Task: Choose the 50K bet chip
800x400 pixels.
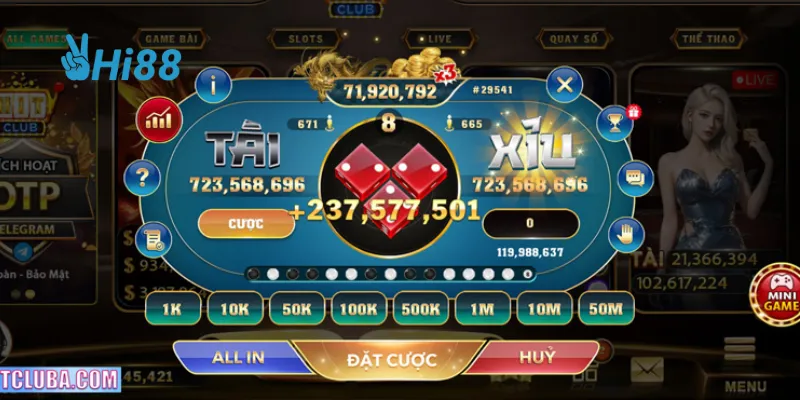Action: click(x=296, y=309)
